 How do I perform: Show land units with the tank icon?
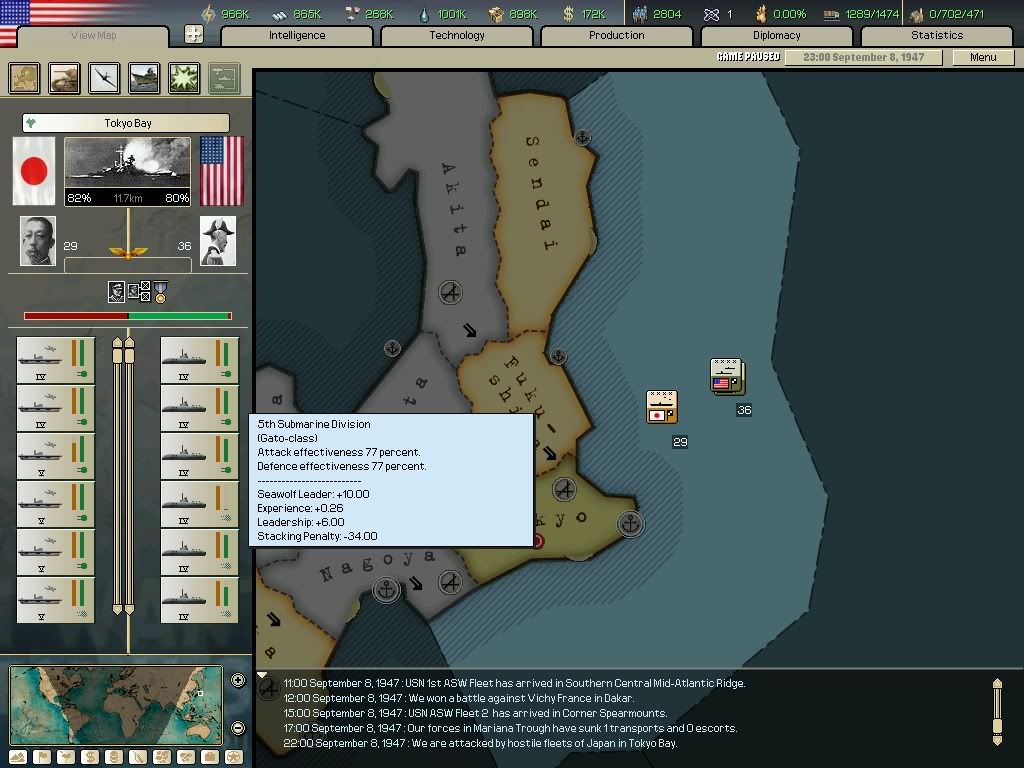tap(65, 78)
